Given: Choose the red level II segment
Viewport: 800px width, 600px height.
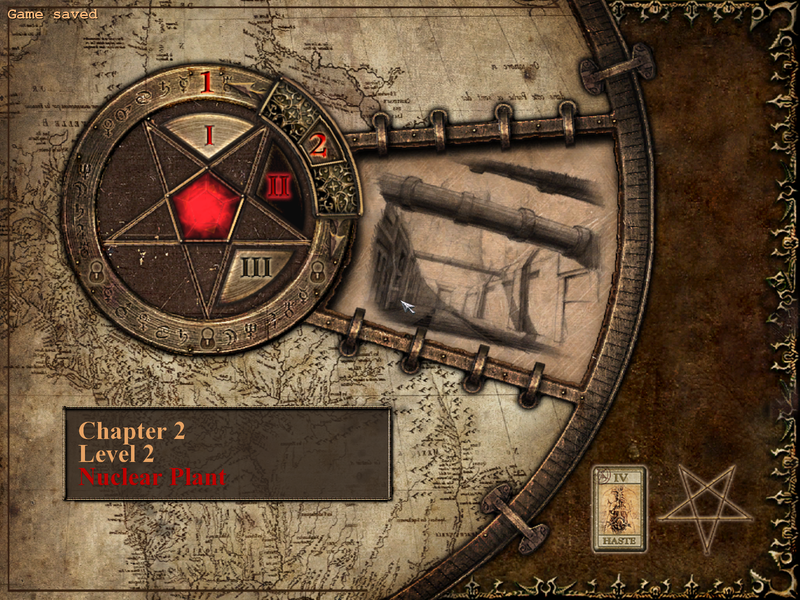Looking at the screenshot, I should (278, 186).
